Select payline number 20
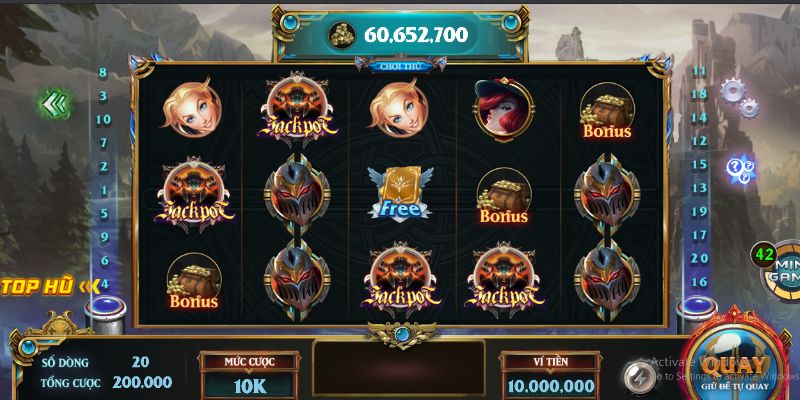Image resolution: width=800 pixels, height=400 pixels. click(x=700, y=258)
